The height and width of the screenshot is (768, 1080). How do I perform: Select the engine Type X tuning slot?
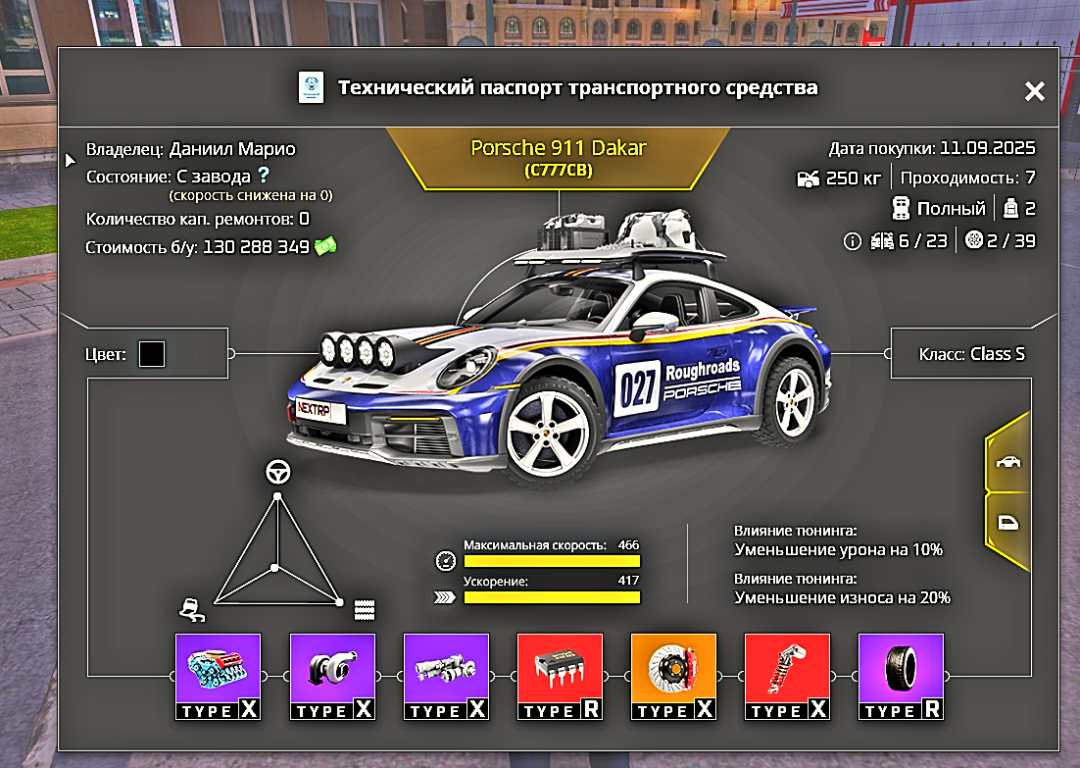218,676
